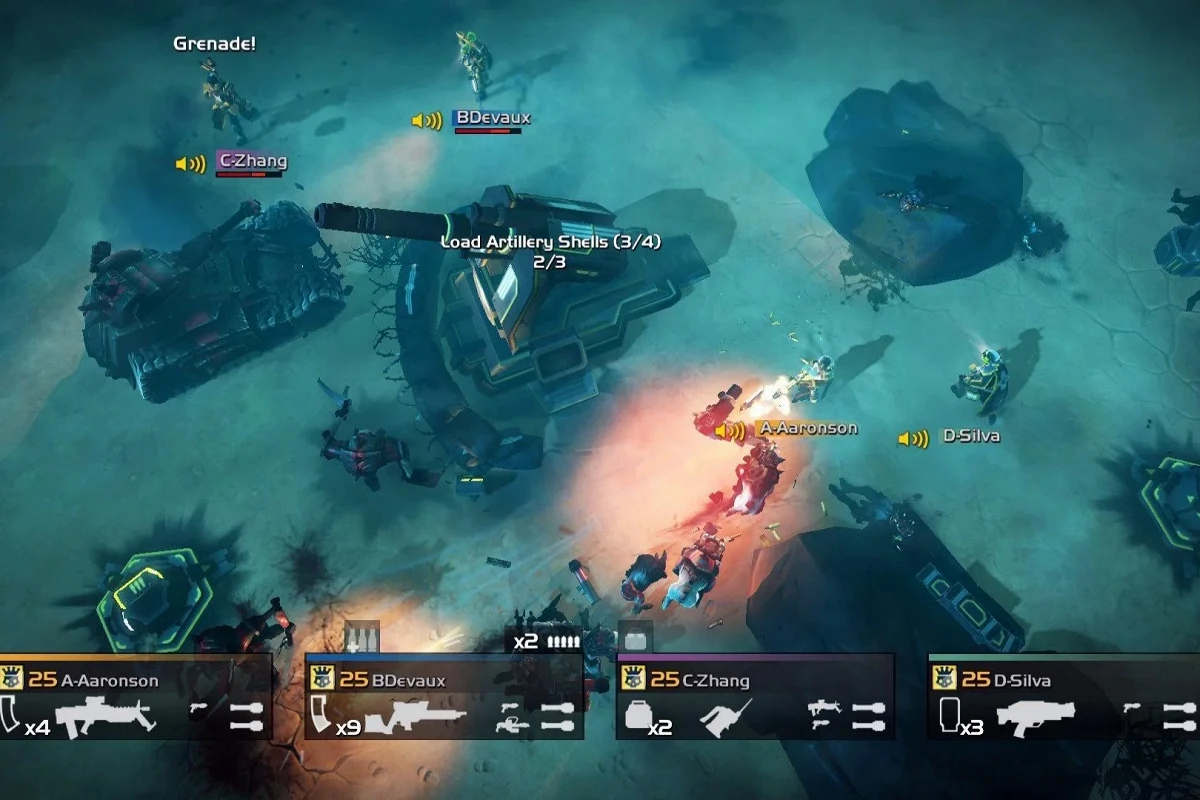Select A-Aaronson's grenade icons

pos(246,716)
